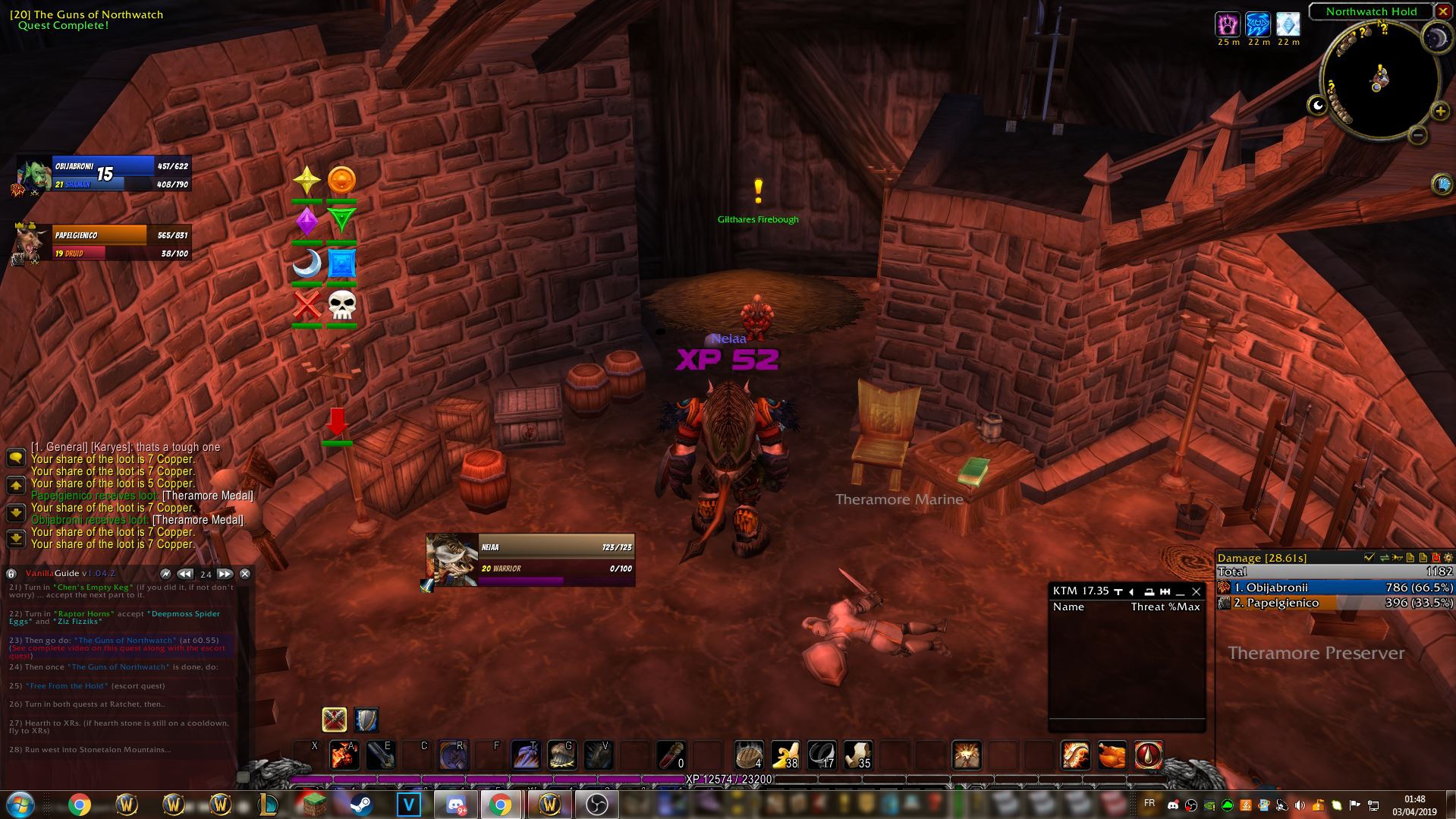Close the KTM threat meter window

[1196, 591]
